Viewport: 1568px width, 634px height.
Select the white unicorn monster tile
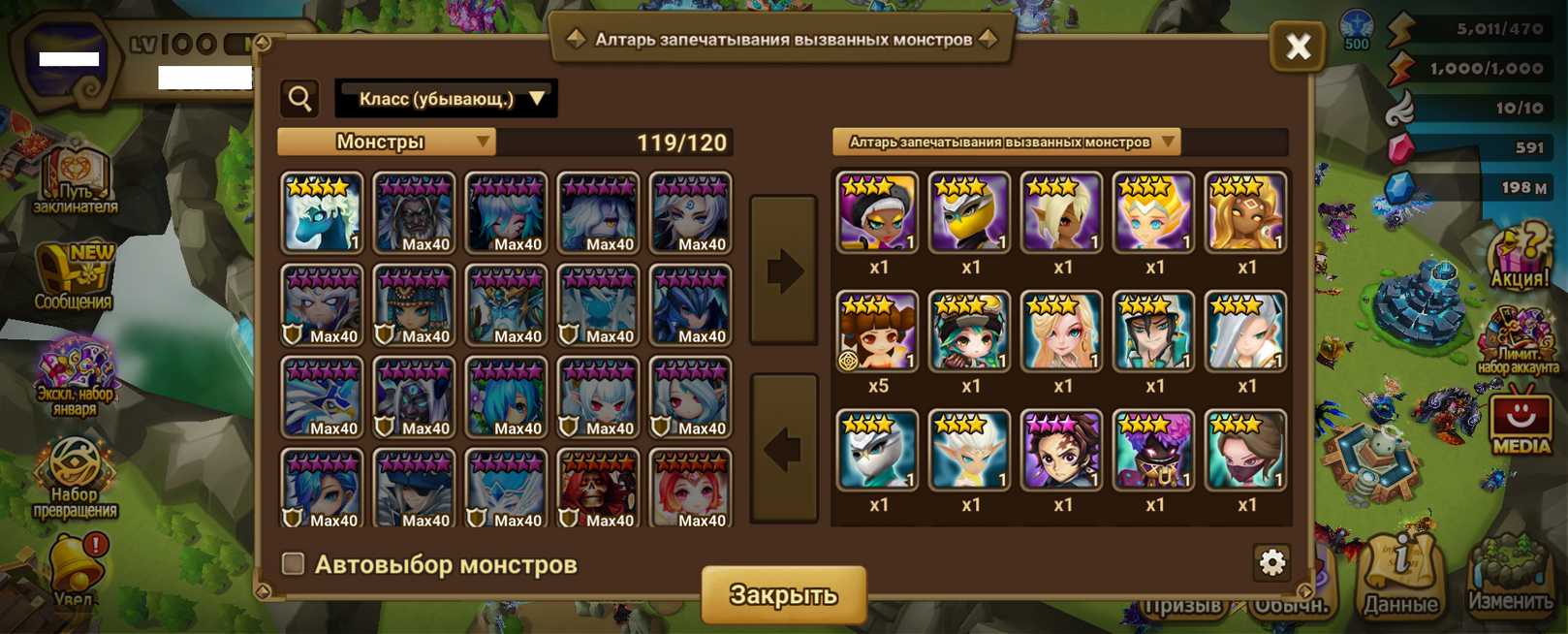322,213
